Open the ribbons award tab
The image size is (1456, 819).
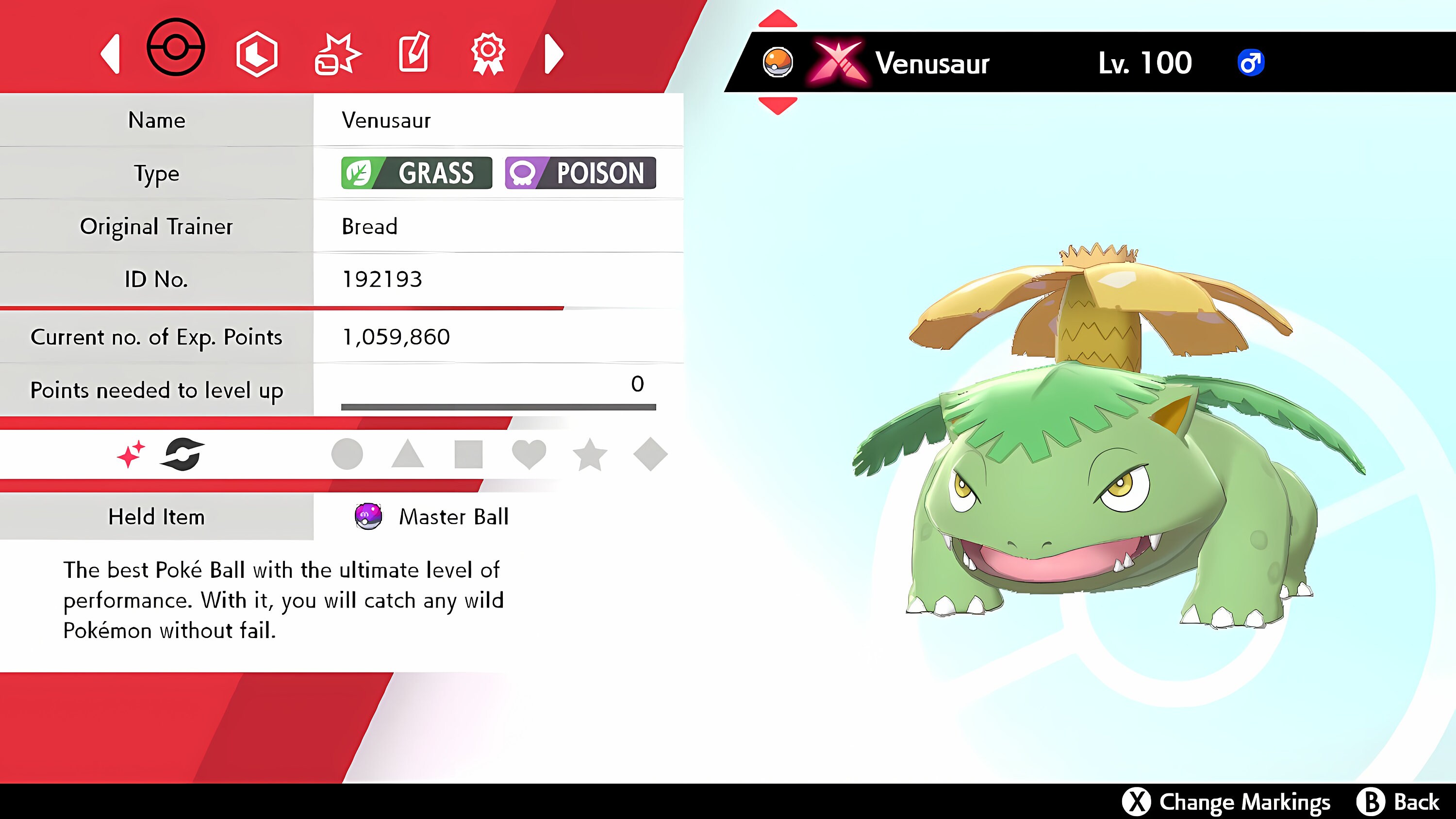pyautogui.click(x=490, y=54)
